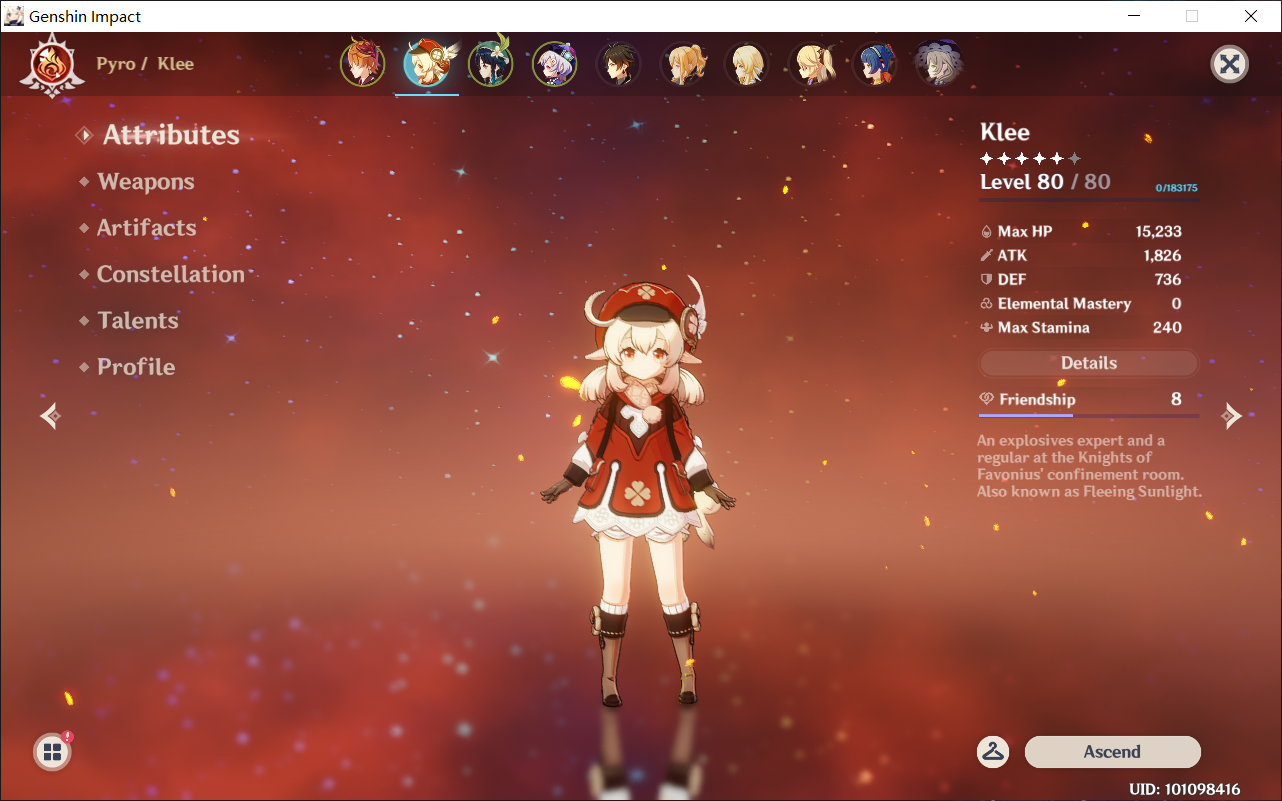View the Profile menu entry
1282x801 pixels.
coord(136,367)
